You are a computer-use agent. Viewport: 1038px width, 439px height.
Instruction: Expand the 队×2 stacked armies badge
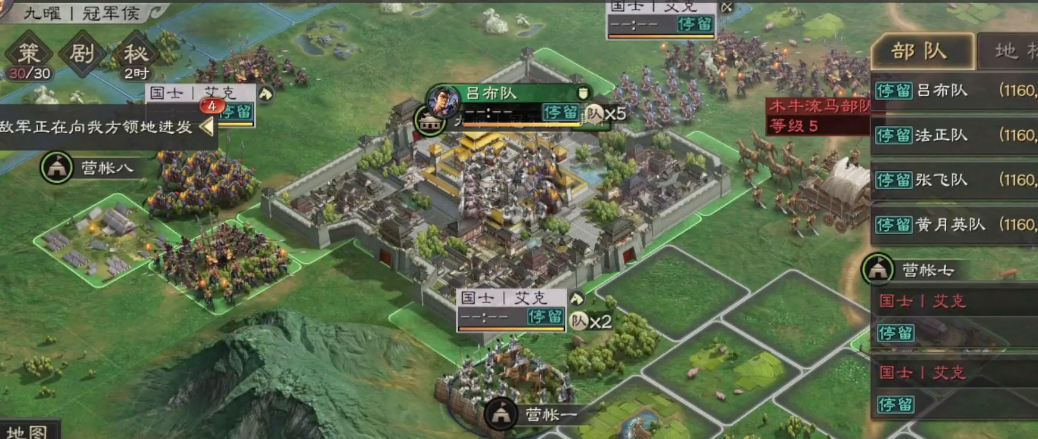590,321
